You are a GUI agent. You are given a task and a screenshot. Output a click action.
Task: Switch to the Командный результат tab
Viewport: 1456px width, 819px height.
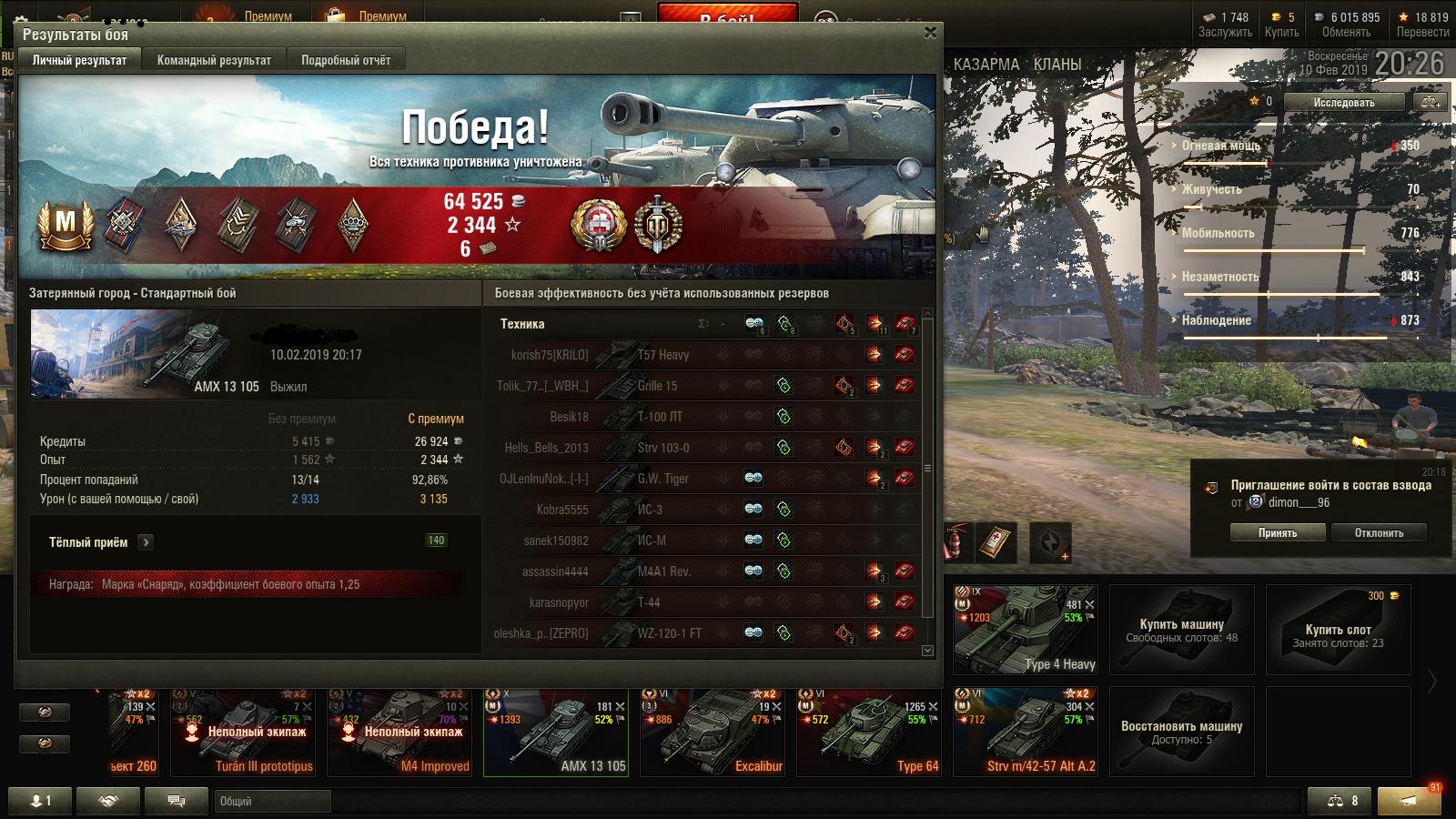214,60
